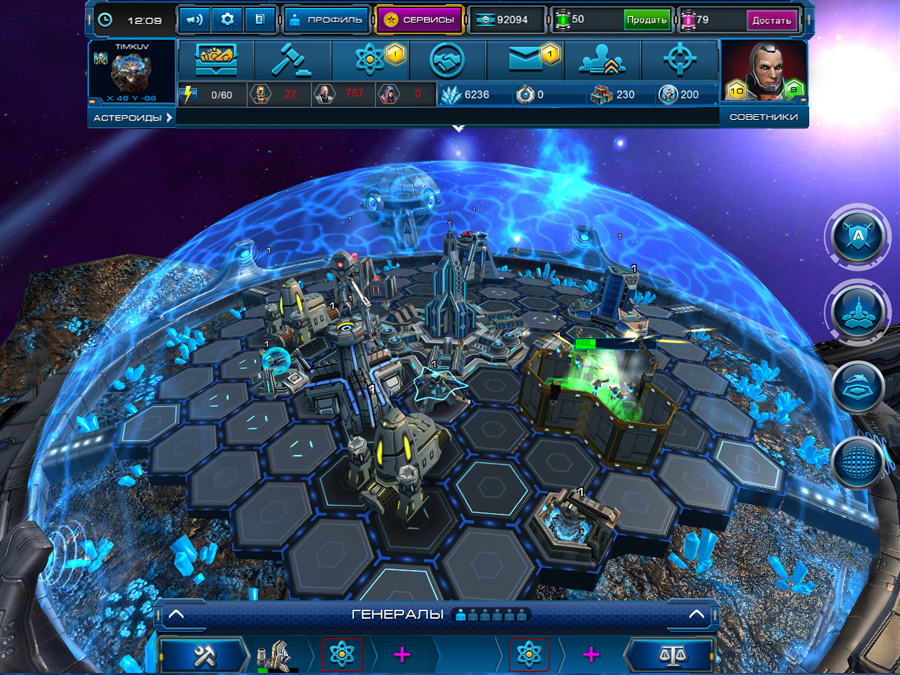Open the crosshair target menu
The height and width of the screenshot is (675, 900).
pos(679,60)
